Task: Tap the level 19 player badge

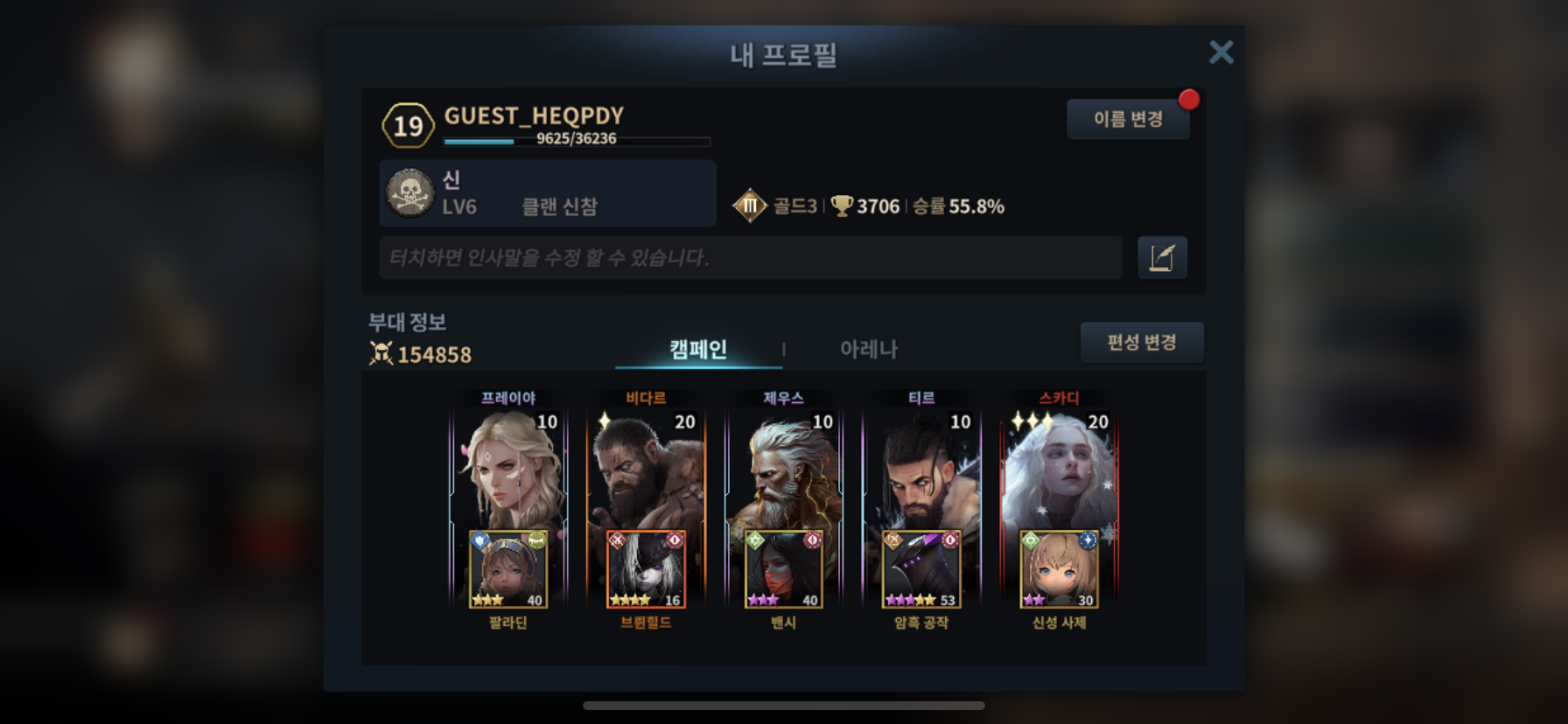Action: (x=408, y=126)
